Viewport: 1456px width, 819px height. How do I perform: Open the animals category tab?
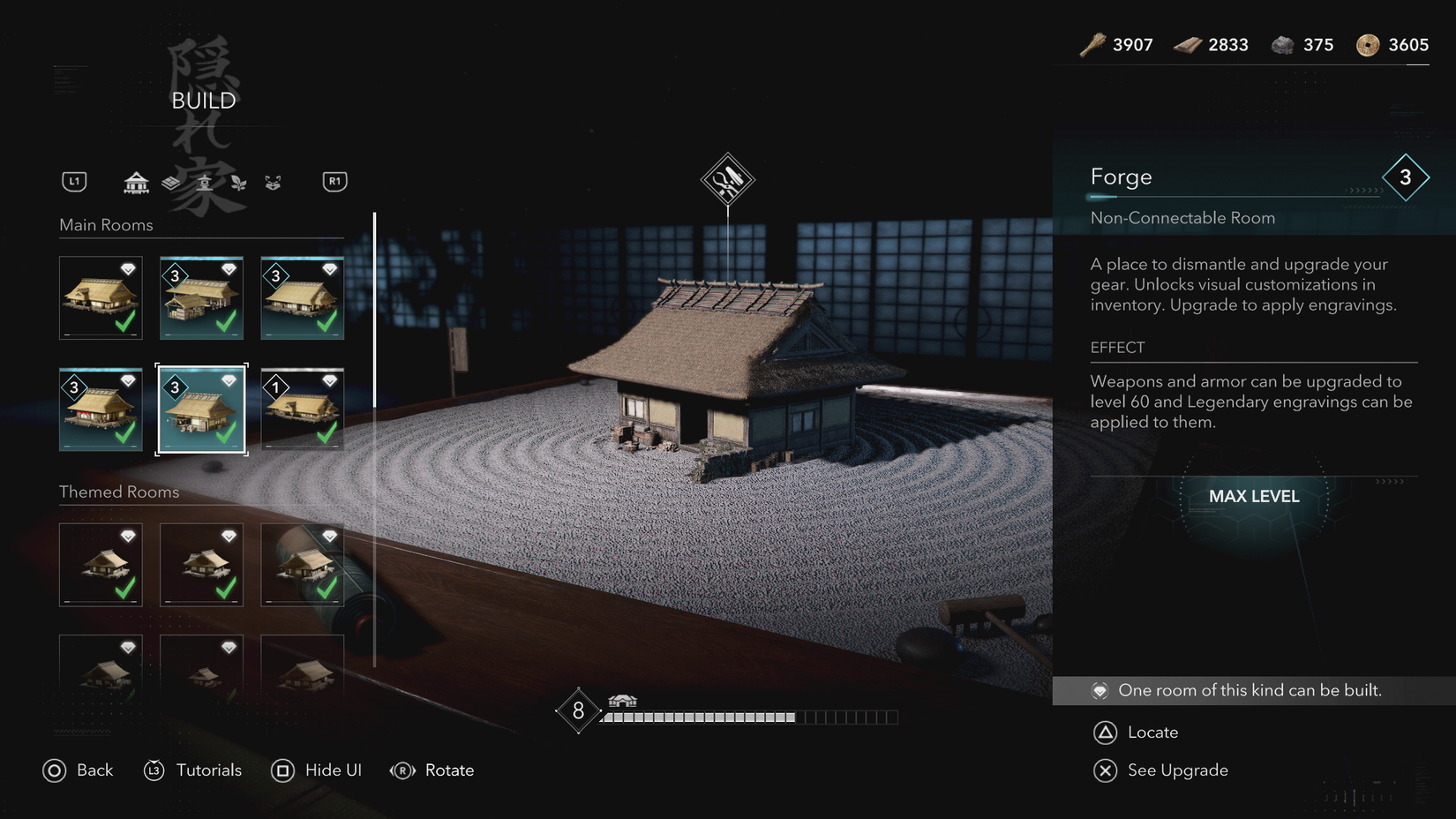[x=273, y=182]
